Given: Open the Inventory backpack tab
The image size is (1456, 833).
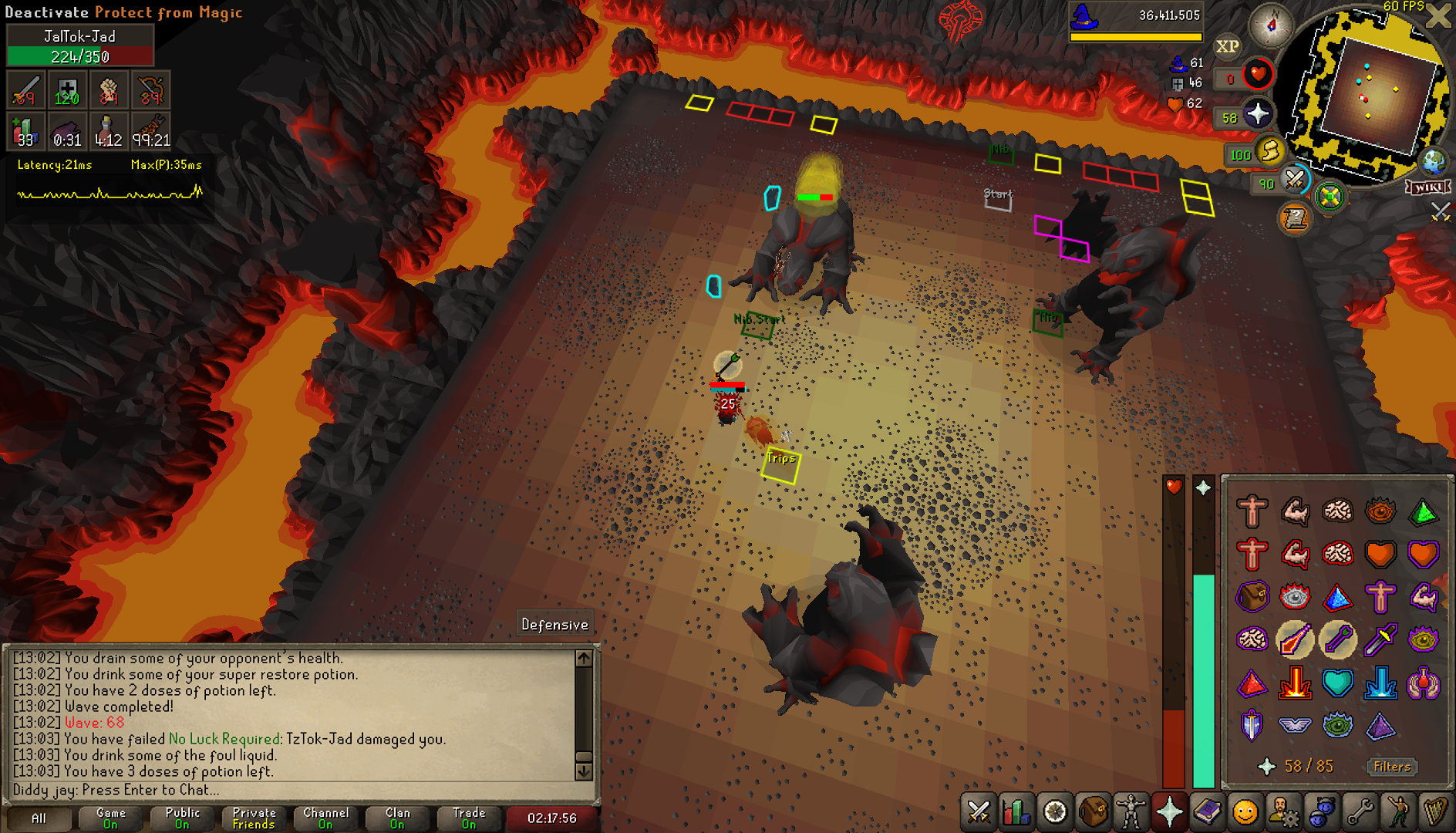Looking at the screenshot, I should click(1094, 812).
